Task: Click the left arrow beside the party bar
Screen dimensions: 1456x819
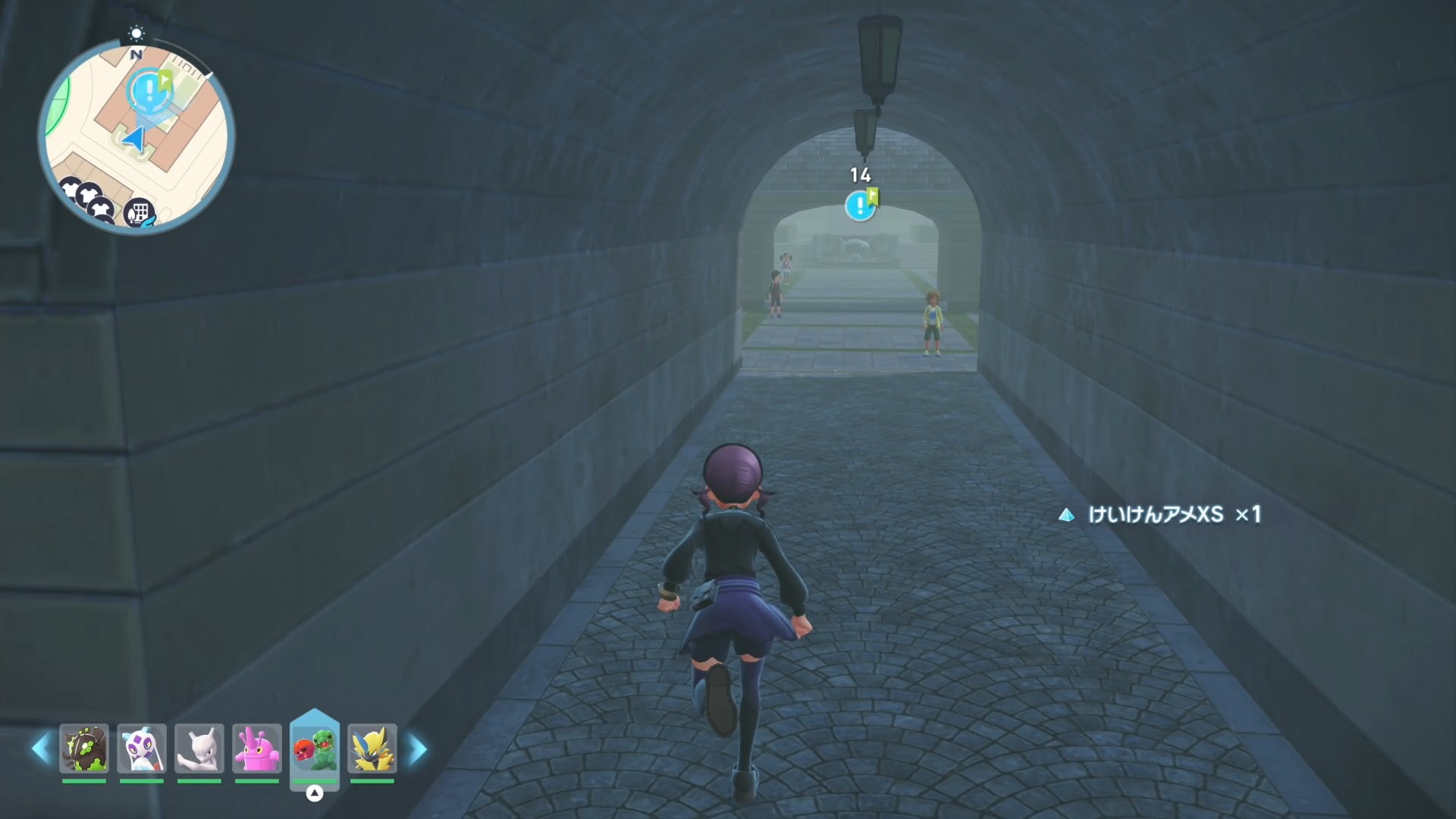Action: [x=41, y=748]
